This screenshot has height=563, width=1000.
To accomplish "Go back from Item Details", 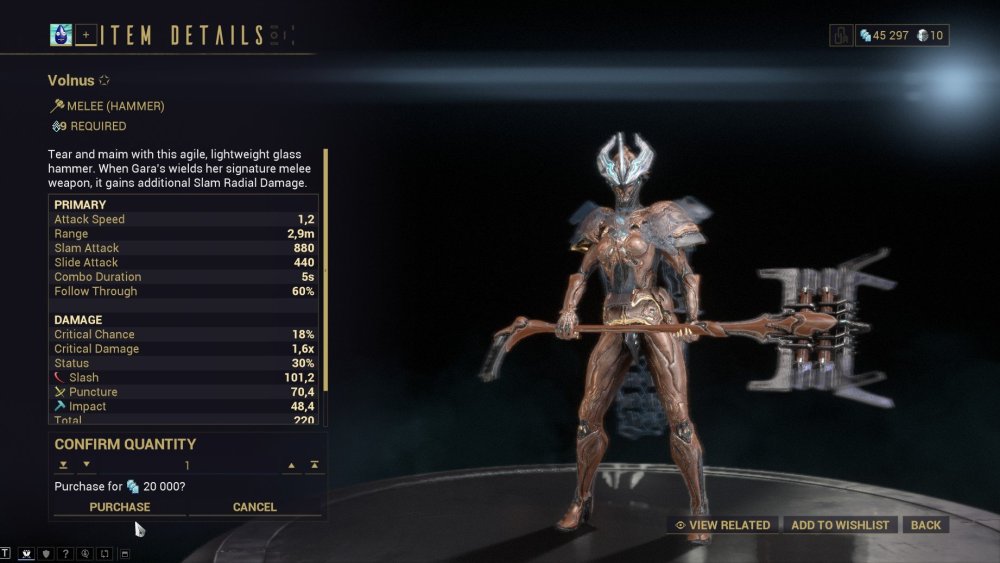I will tap(925, 525).
